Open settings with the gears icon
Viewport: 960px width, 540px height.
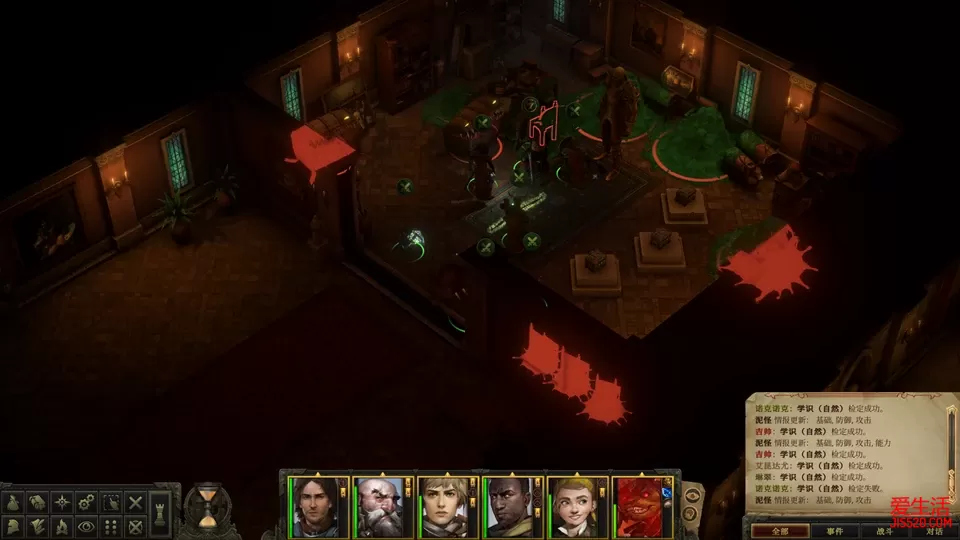[x=87, y=501]
